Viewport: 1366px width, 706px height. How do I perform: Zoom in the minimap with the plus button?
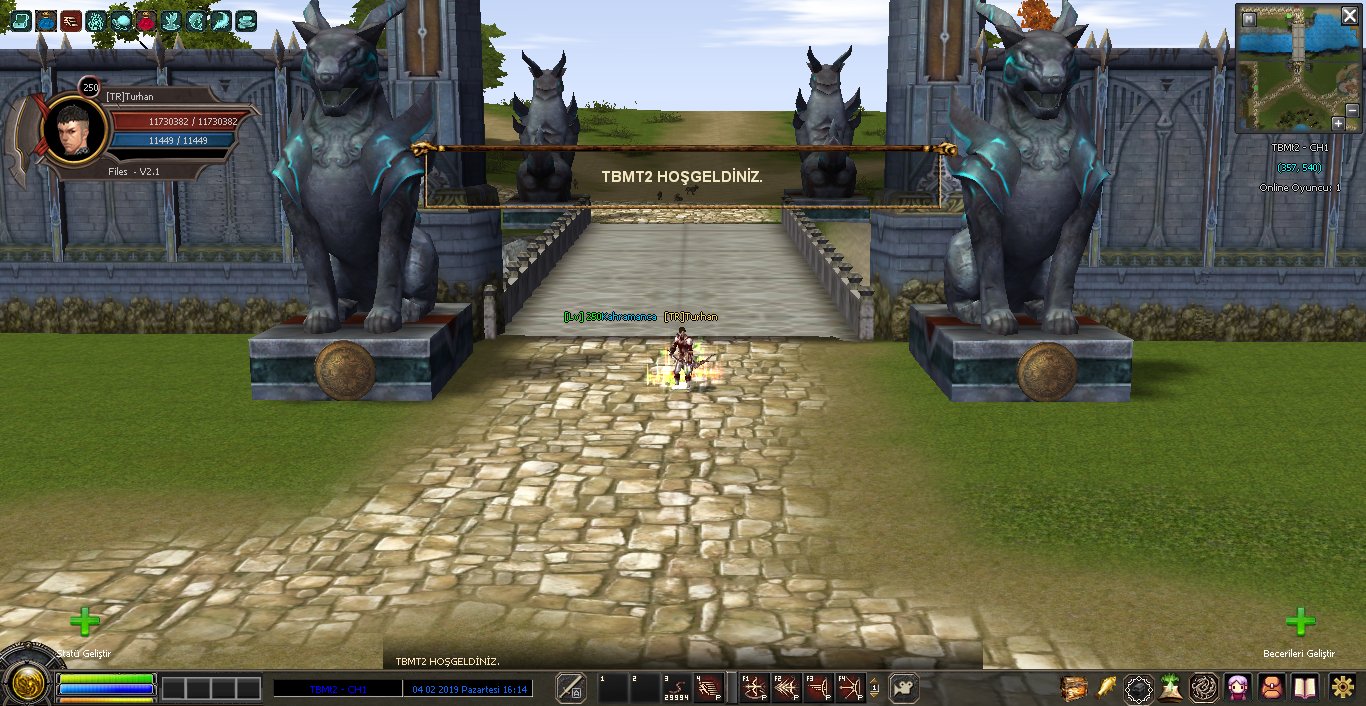point(1338,123)
